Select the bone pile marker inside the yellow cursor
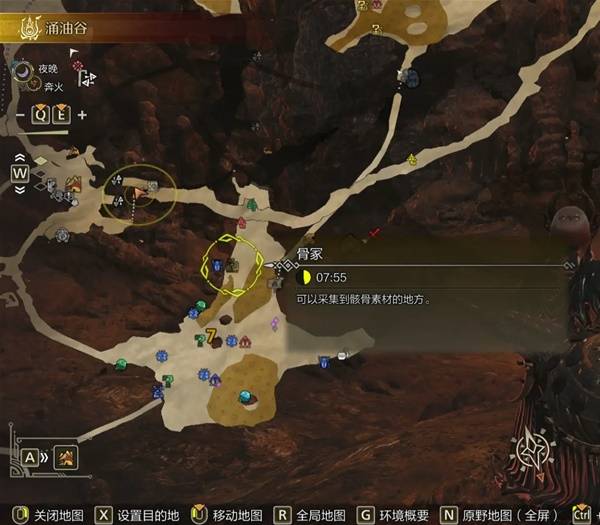The width and height of the screenshot is (600, 525). pos(232,266)
